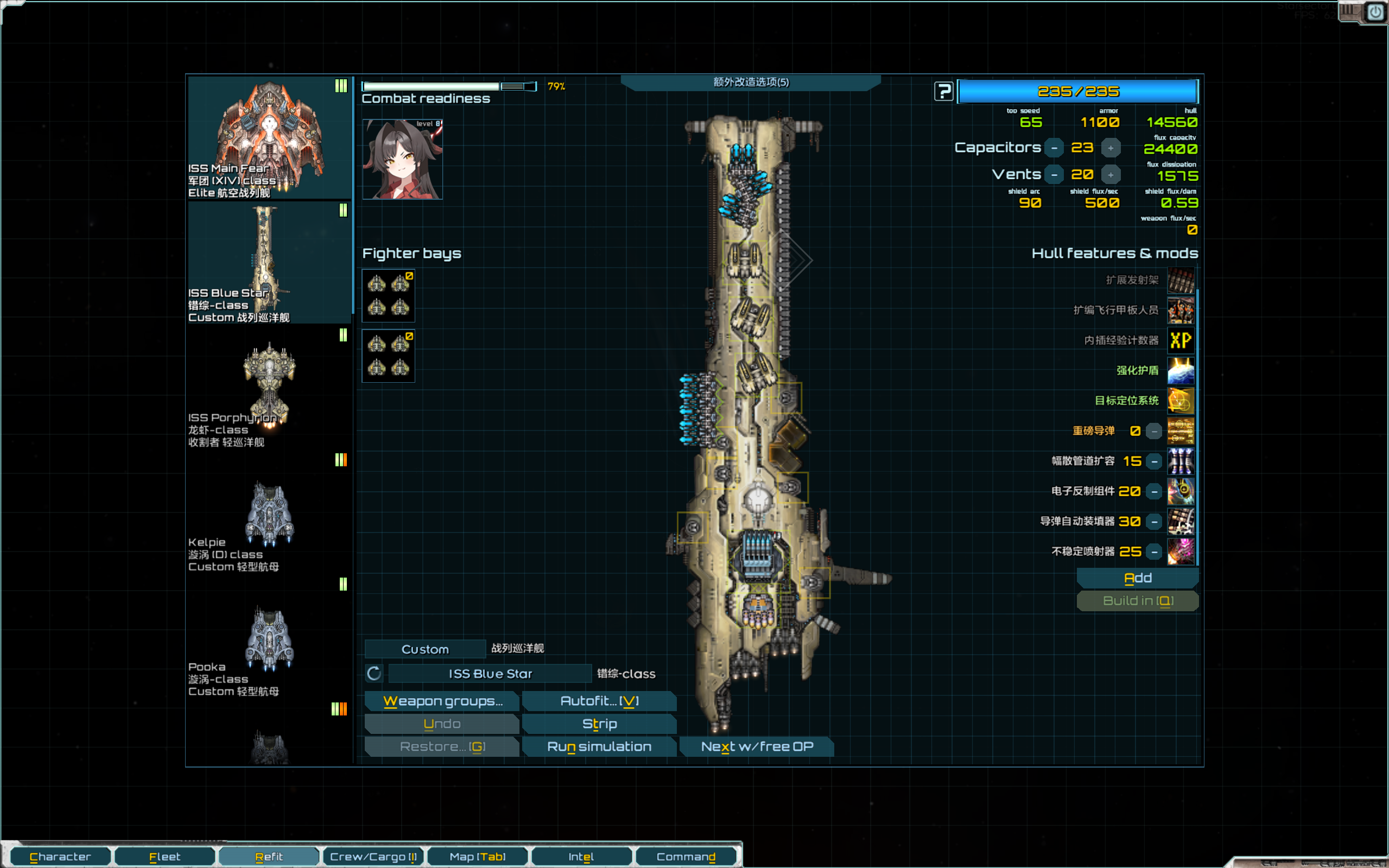This screenshot has height=868, width=1389.
Task: Run simulation for this loadout
Action: click(x=599, y=746)
